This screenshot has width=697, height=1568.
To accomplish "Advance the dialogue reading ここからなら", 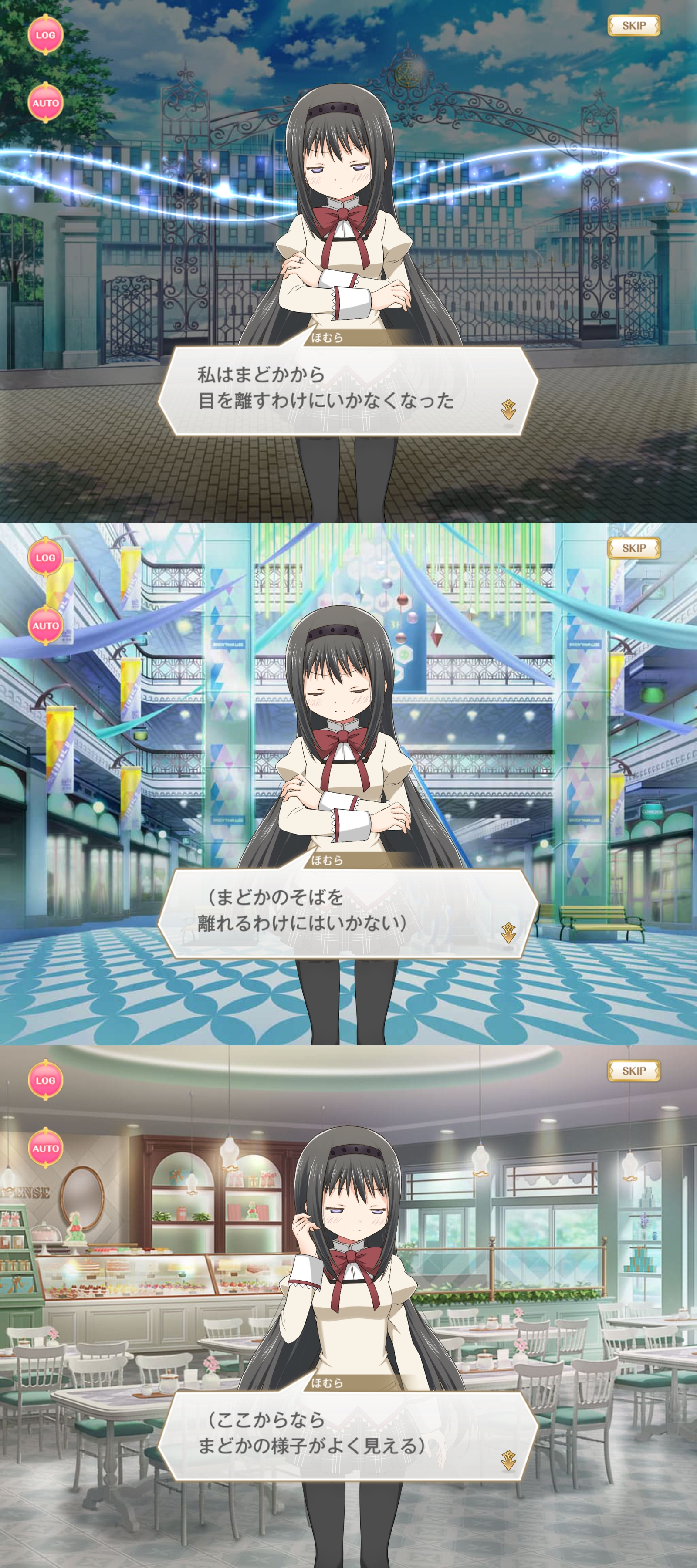I will [347, 1435].
